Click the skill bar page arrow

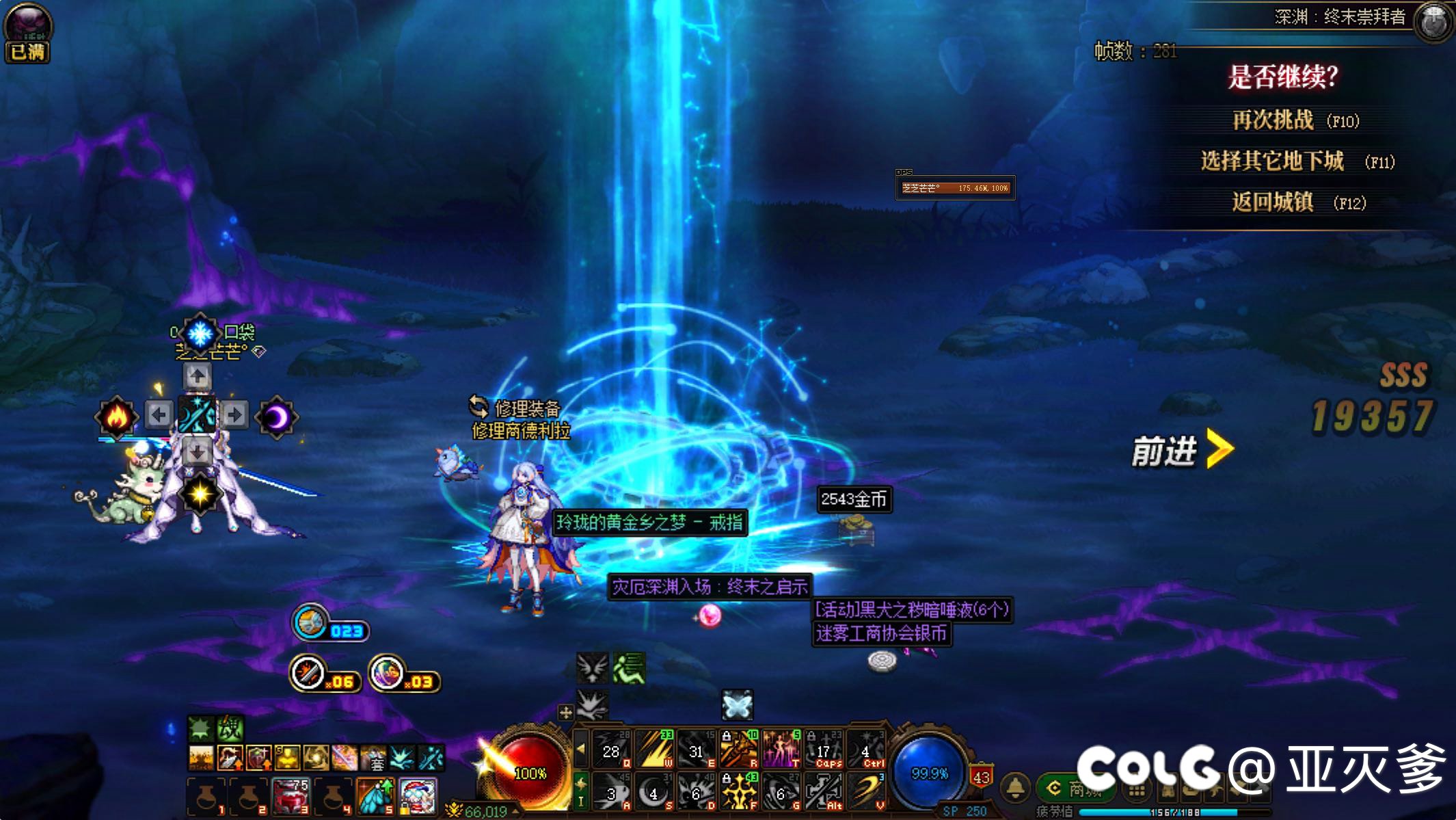point(581,748)
